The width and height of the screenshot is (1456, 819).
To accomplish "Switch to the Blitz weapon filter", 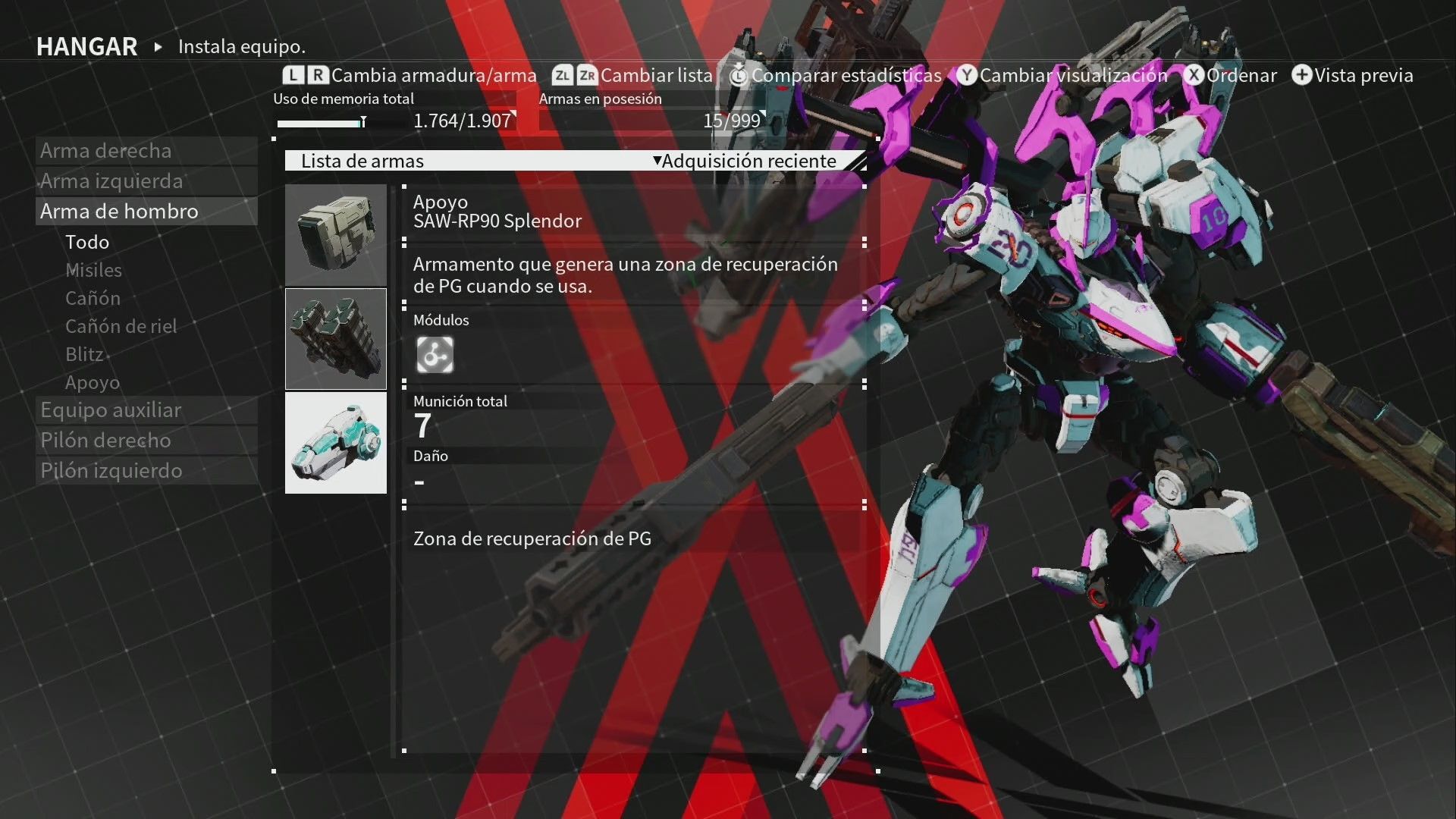I will point(84,354).
